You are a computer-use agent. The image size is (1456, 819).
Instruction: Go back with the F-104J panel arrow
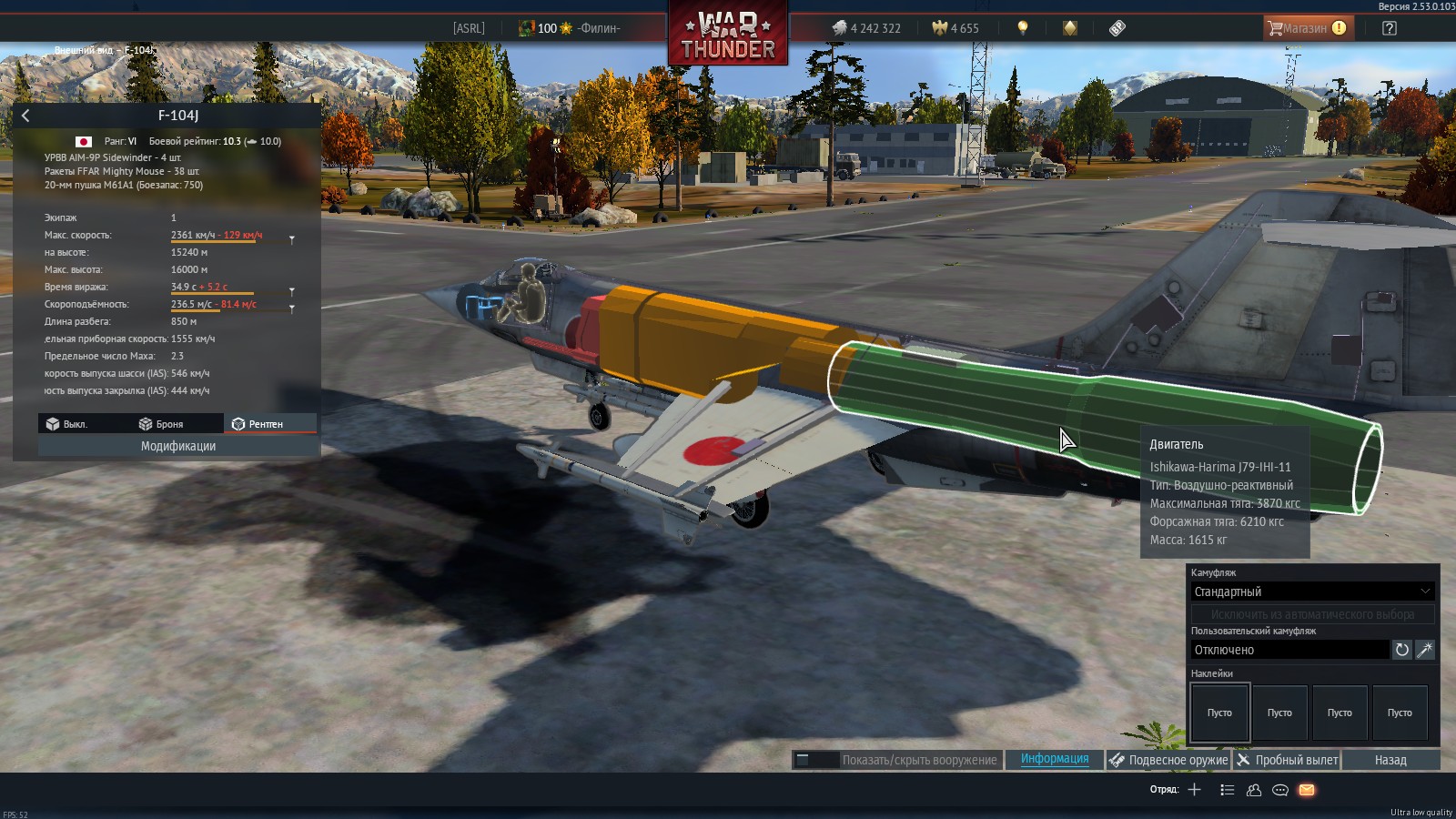coord(25,116)
